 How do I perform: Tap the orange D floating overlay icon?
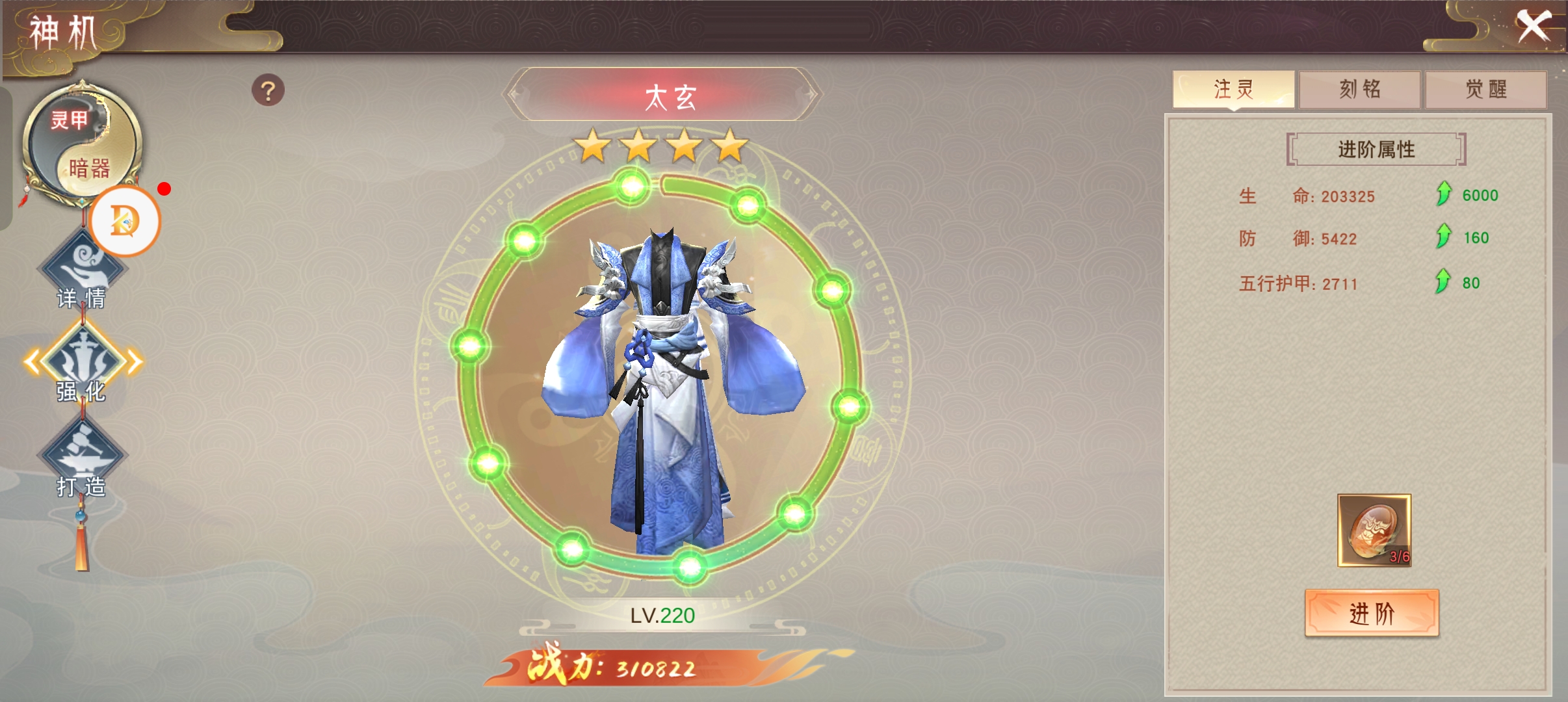click(125, 221)
